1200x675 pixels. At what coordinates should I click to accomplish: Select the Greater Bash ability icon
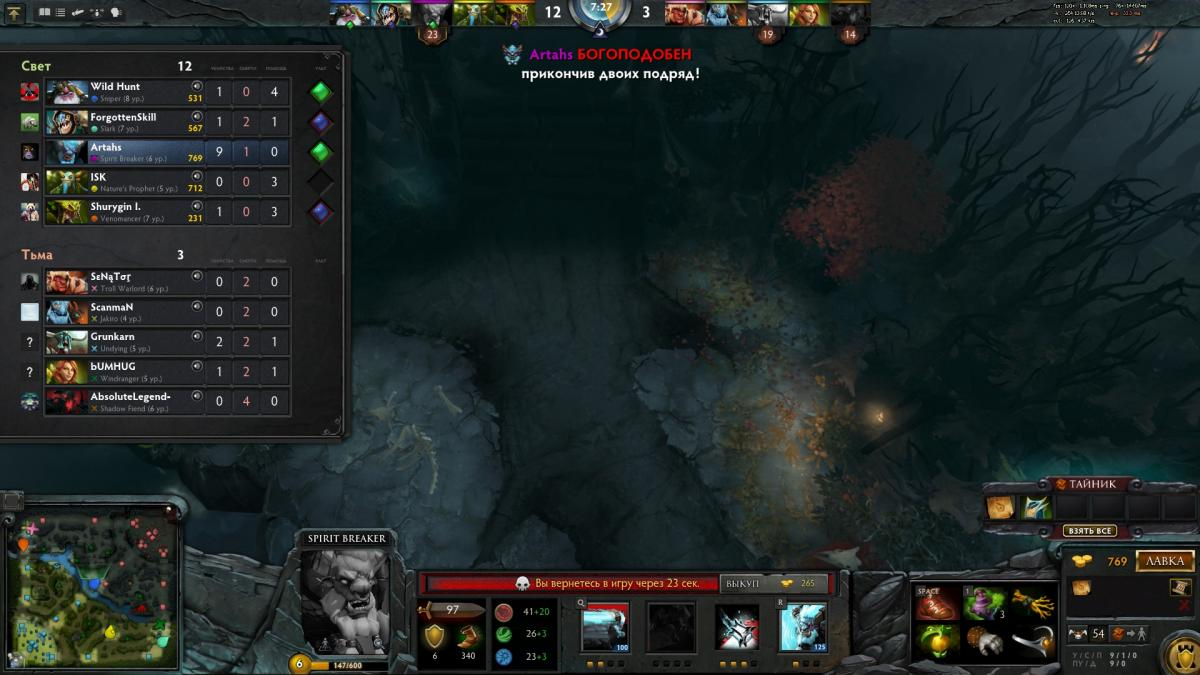coord(736,627)
